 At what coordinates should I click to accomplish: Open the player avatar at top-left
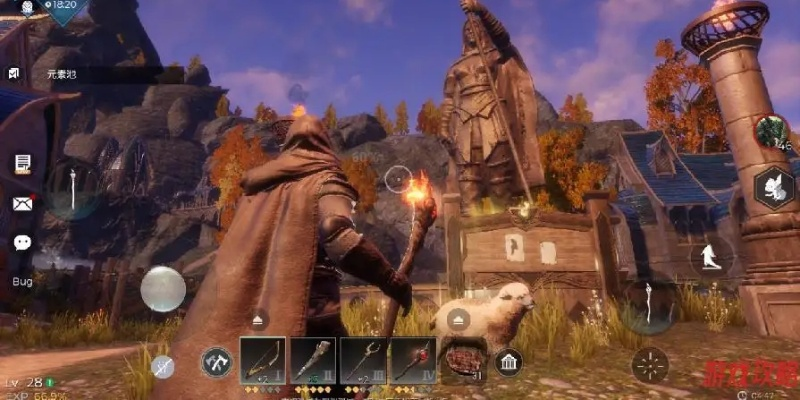(27, 8)
